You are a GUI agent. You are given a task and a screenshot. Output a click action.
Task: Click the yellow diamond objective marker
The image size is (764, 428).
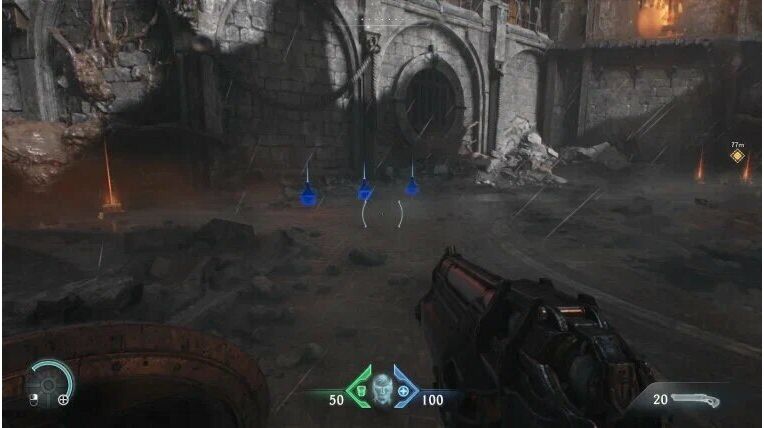coord(737,156)
